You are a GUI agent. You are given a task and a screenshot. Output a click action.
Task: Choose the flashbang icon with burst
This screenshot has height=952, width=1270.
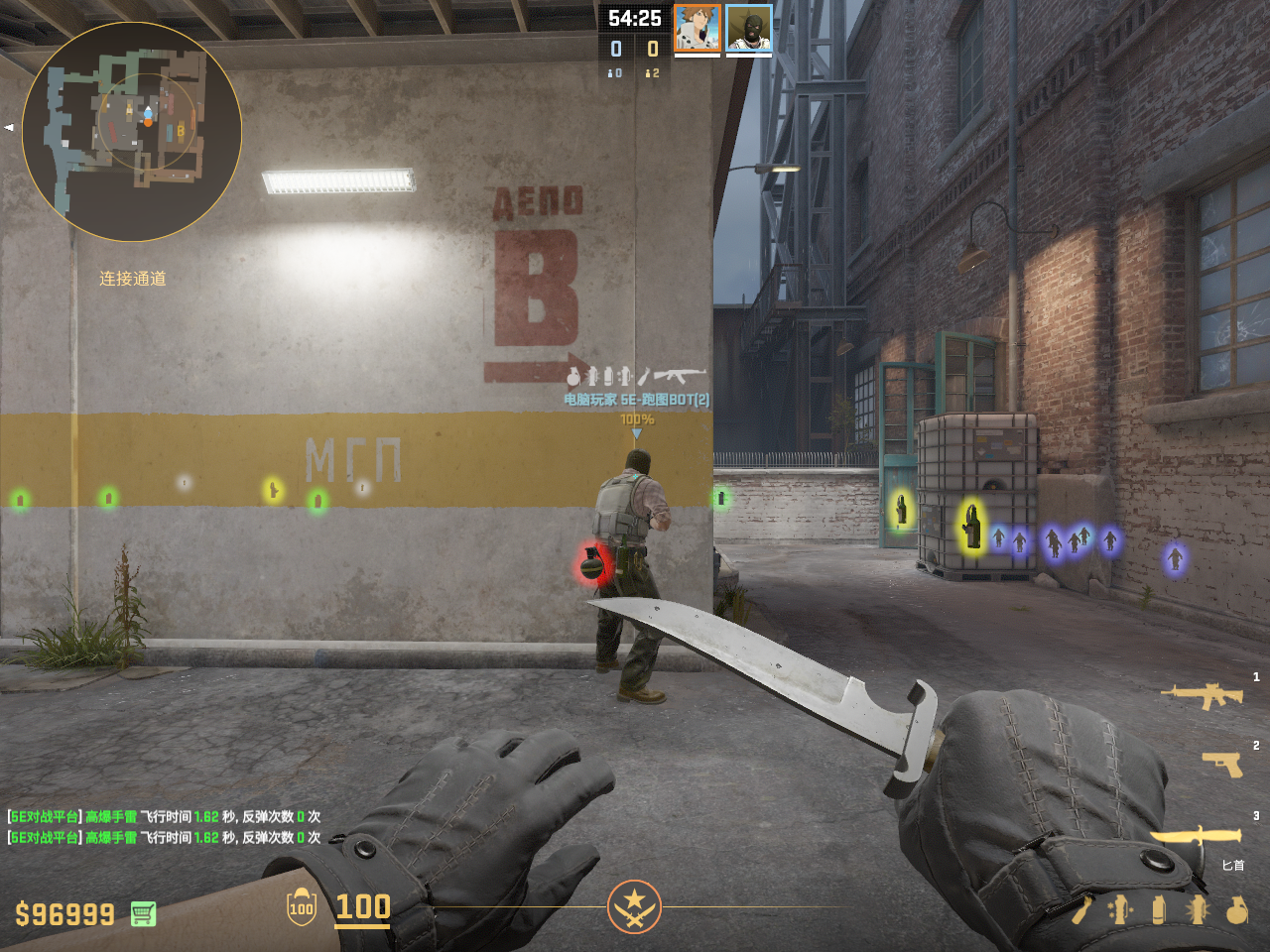tap(1198, 910)
